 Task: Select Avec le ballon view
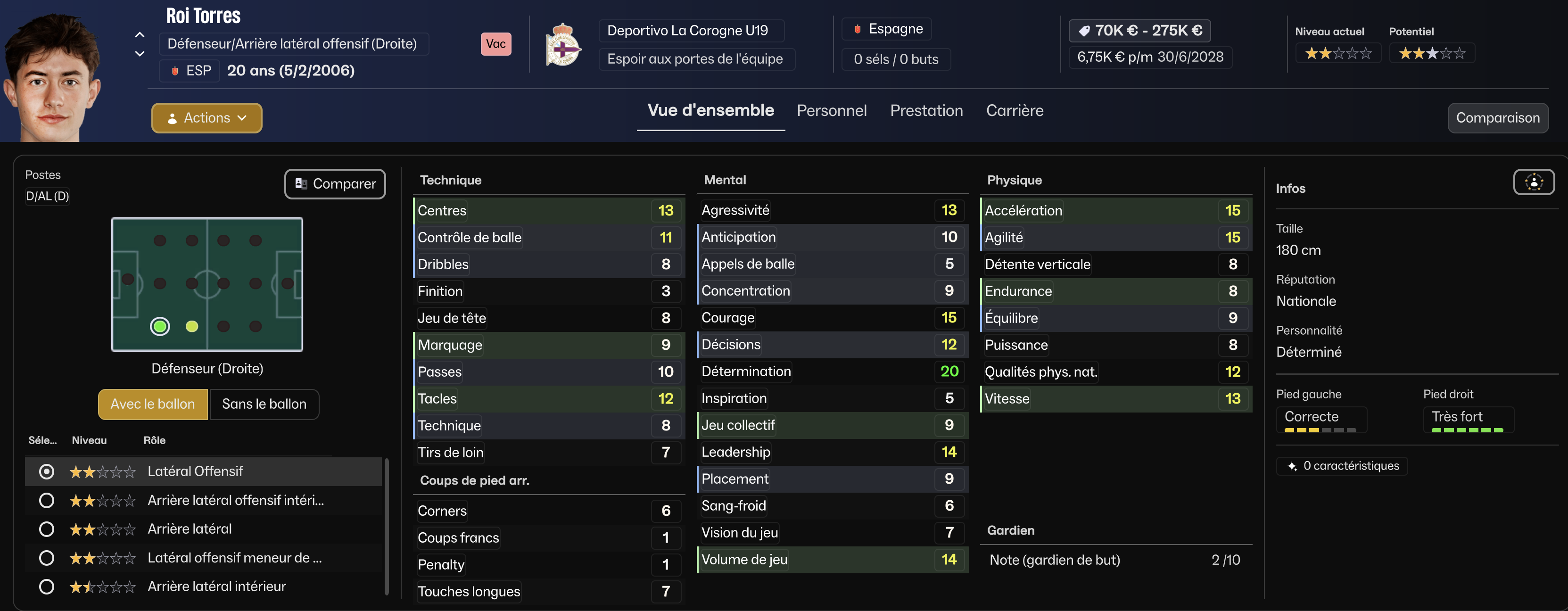153,404
